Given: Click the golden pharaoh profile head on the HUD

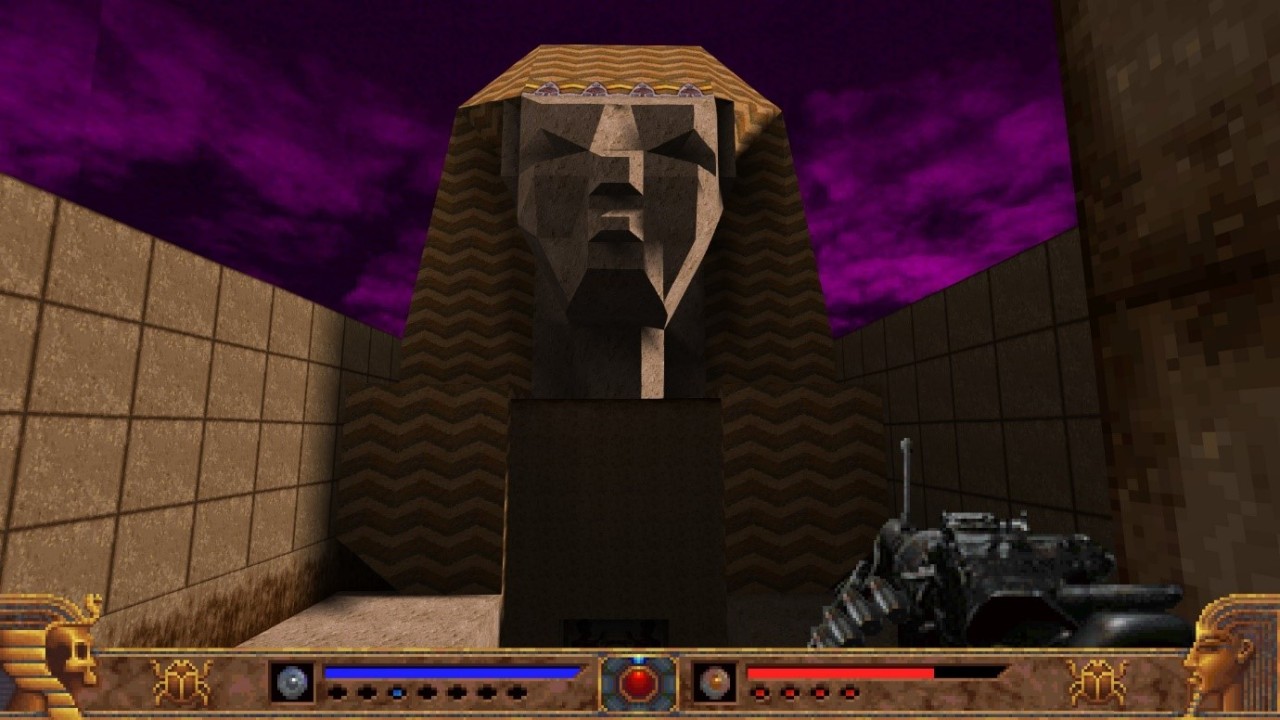Looking at the screenshot, I should click(1230, 655).
